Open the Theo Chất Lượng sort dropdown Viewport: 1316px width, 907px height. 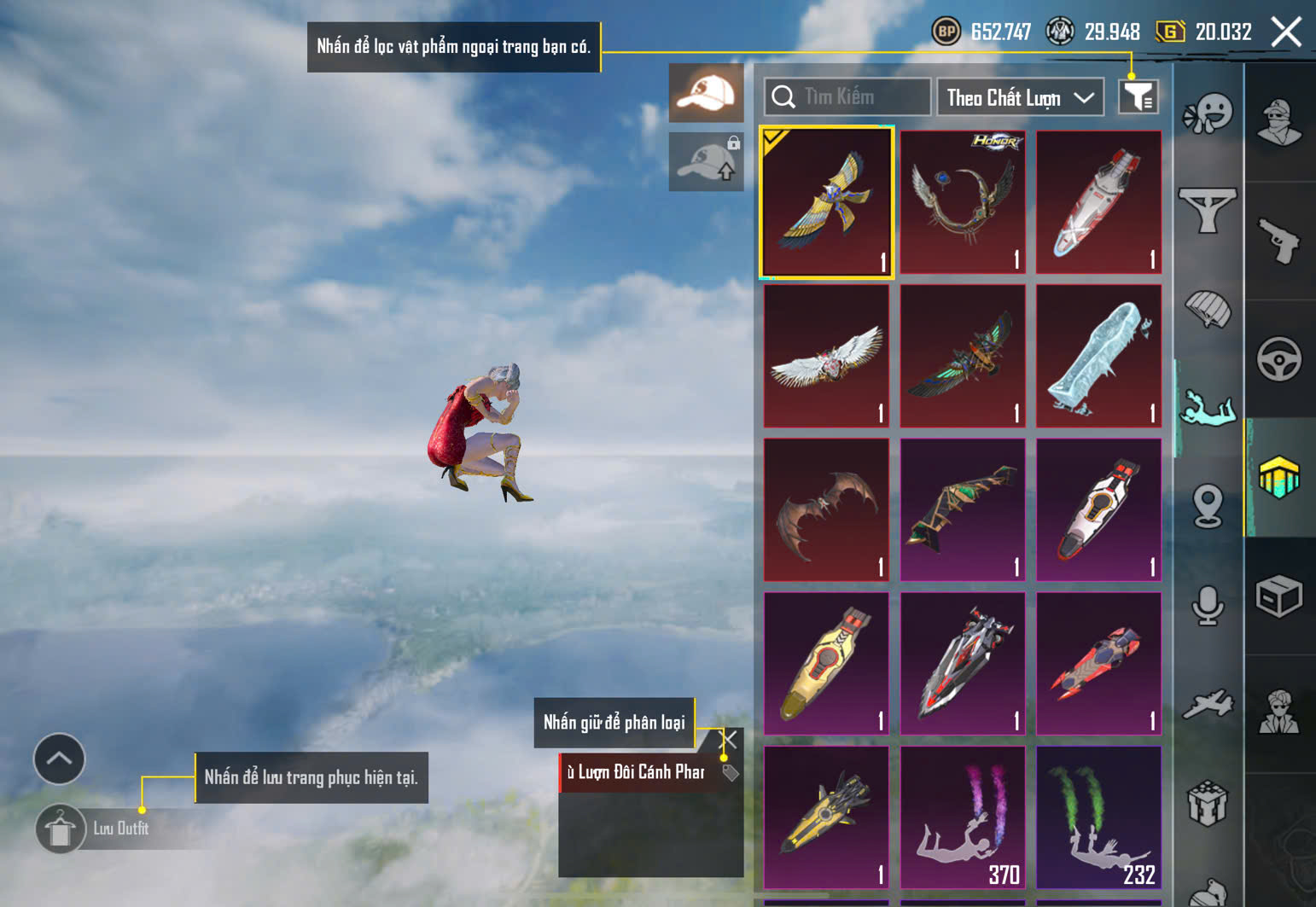tap(1020, 97)
